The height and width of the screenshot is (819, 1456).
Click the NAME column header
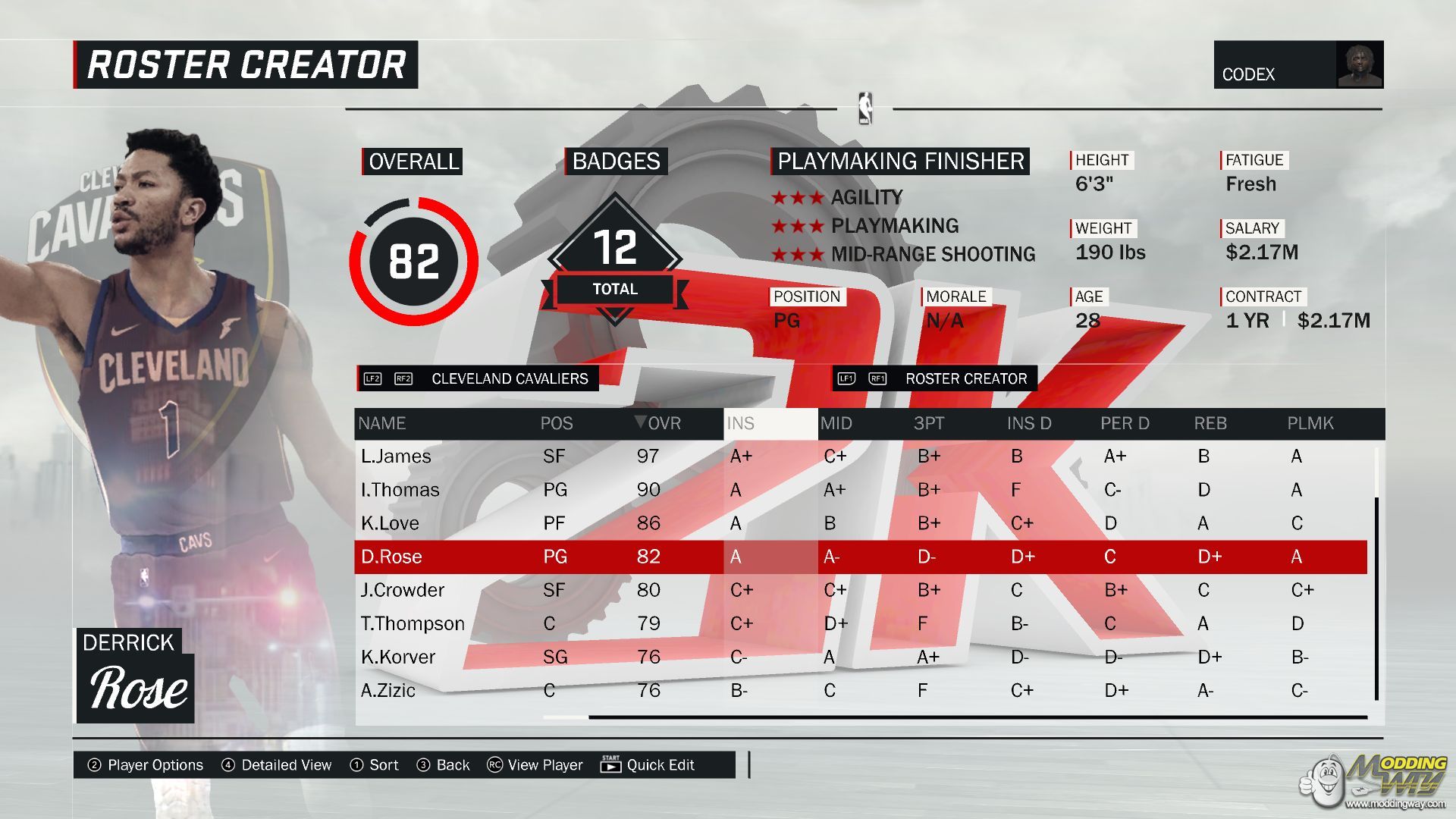382,424
